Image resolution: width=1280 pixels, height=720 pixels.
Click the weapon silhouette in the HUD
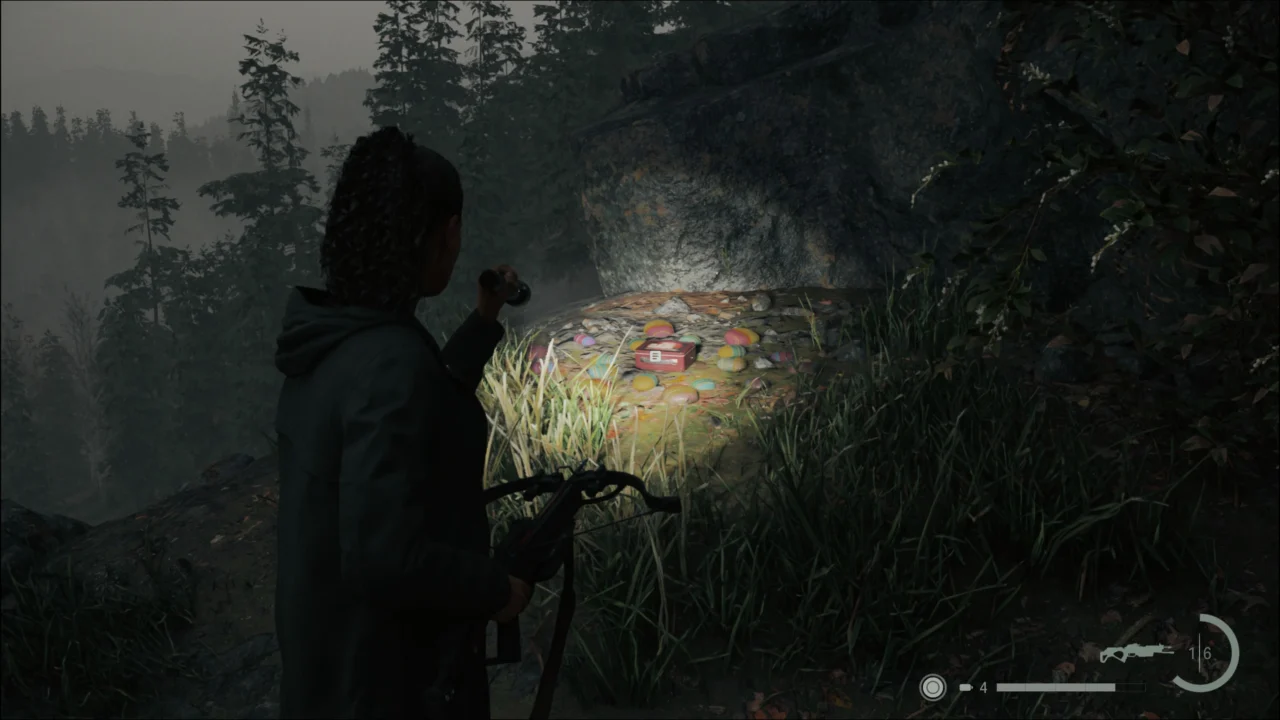pyautogui.click(x=1137, y=650)
